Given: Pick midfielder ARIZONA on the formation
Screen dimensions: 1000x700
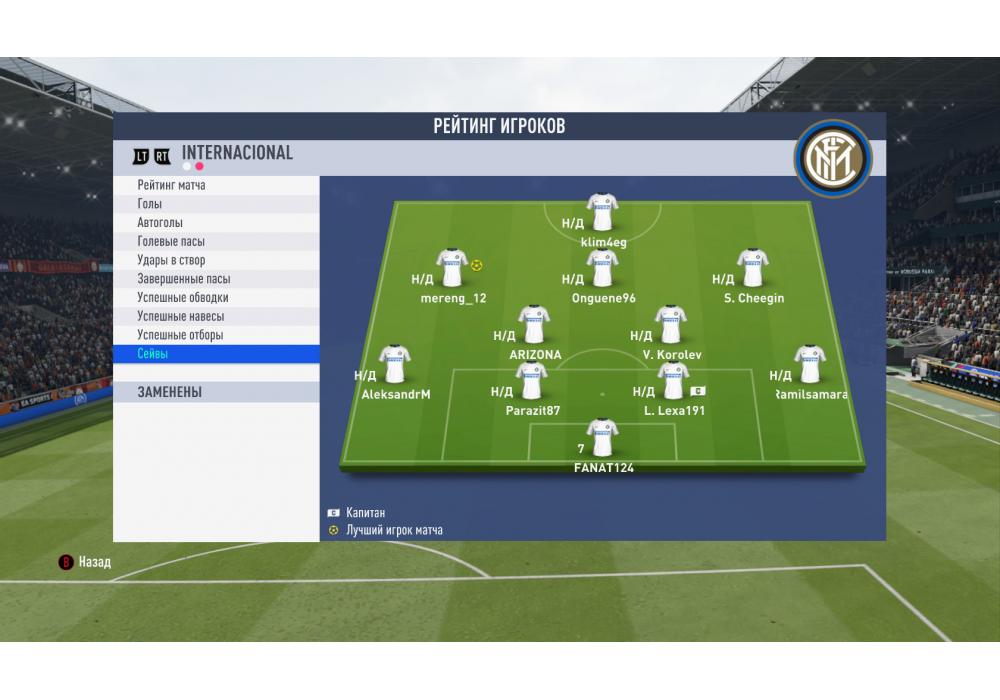Looking at the screenshot, I should (x=534, y=324).
